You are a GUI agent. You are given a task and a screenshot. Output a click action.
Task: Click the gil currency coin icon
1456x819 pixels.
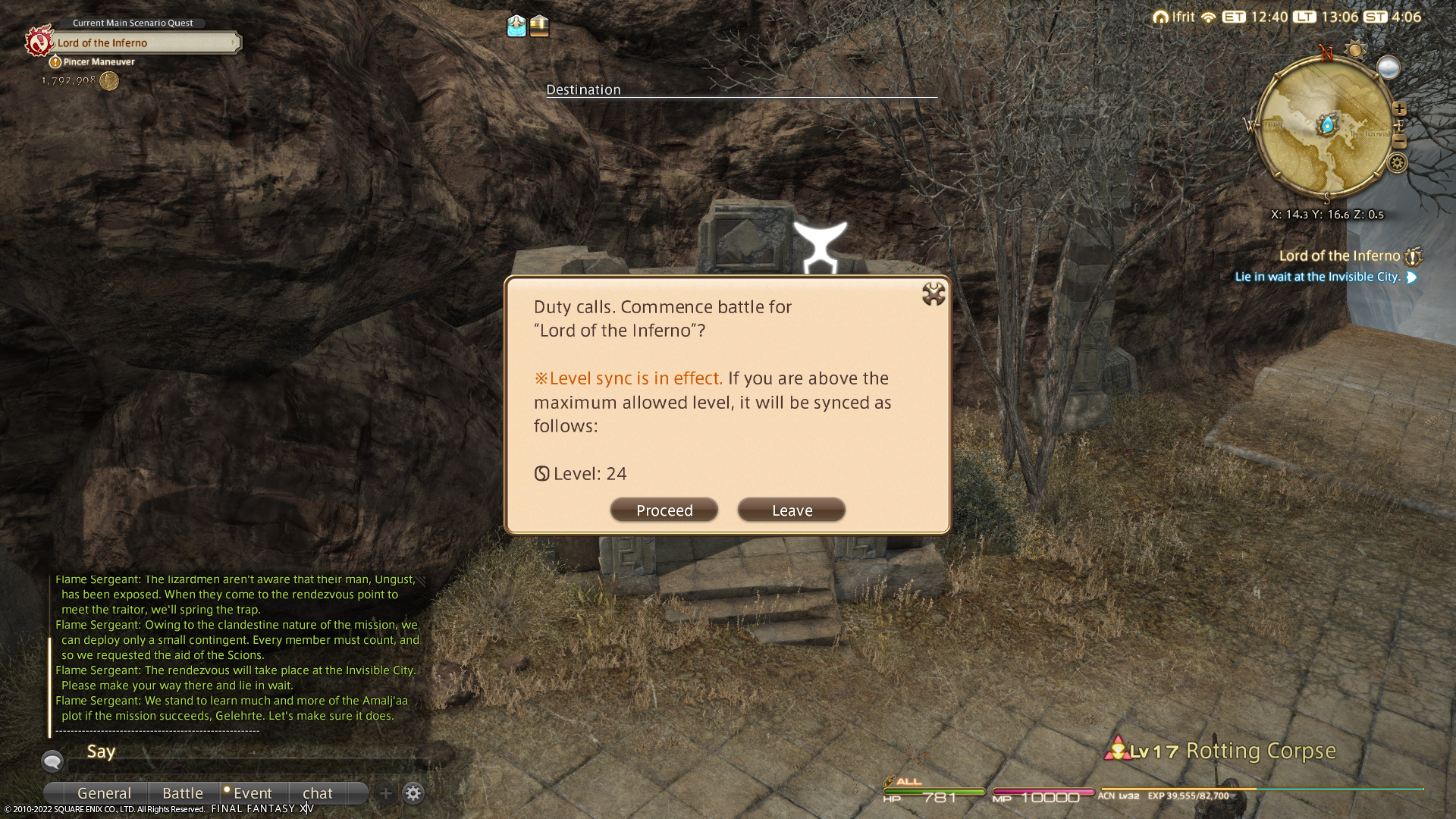109,81
